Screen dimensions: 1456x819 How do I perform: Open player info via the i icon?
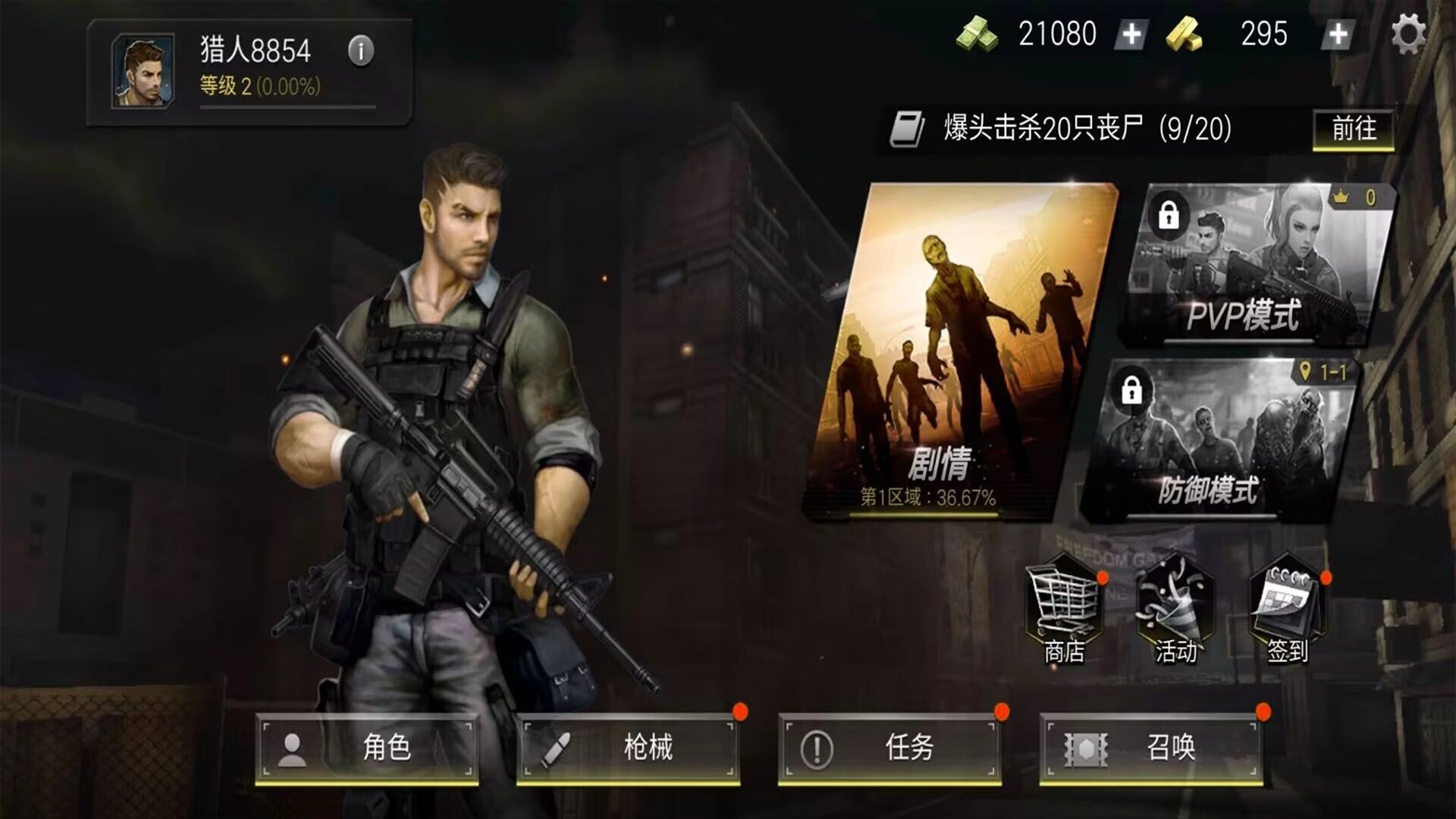click(360, 51)
